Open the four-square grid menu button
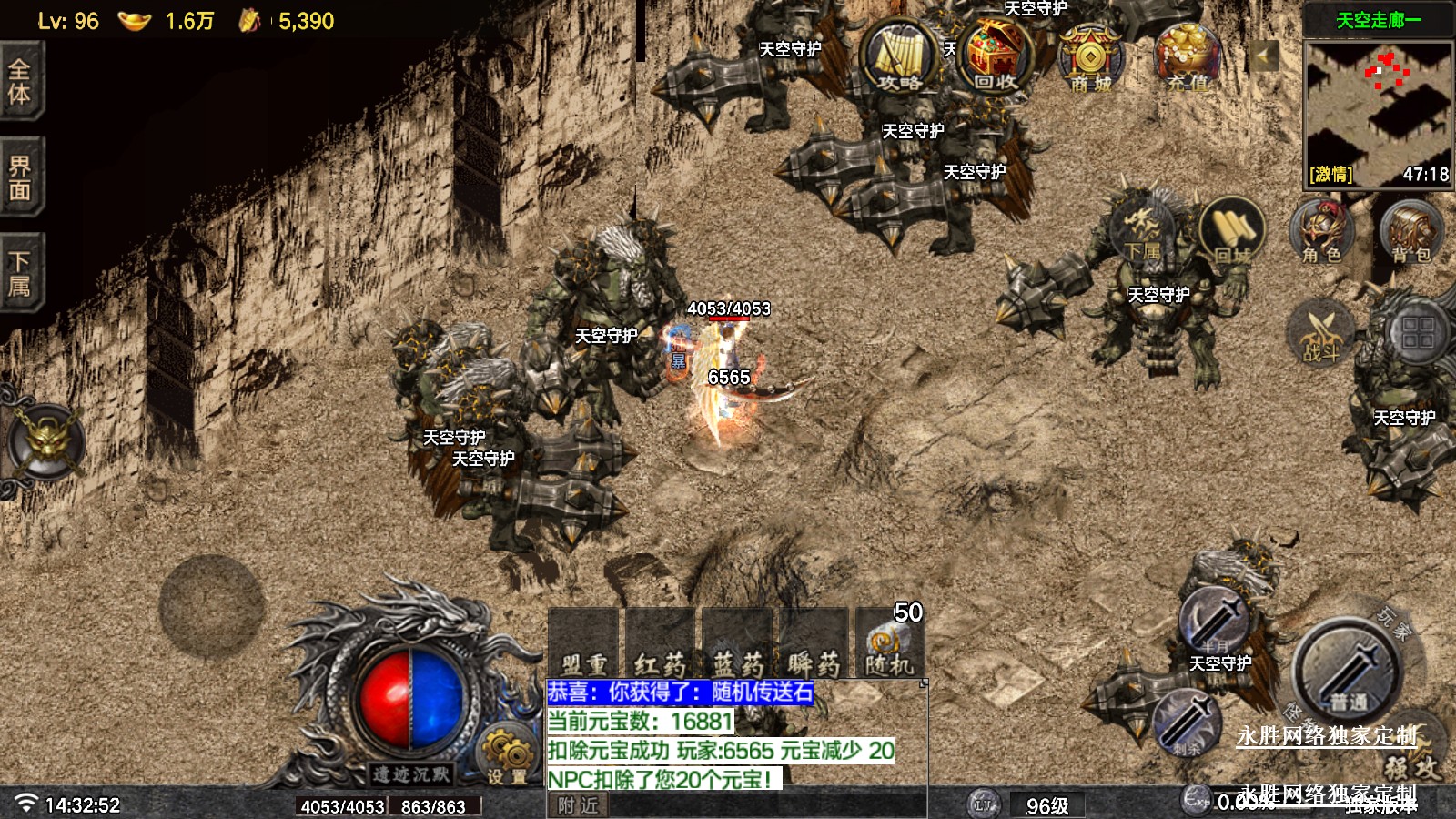1456x819 pixels. (1418, 332)
